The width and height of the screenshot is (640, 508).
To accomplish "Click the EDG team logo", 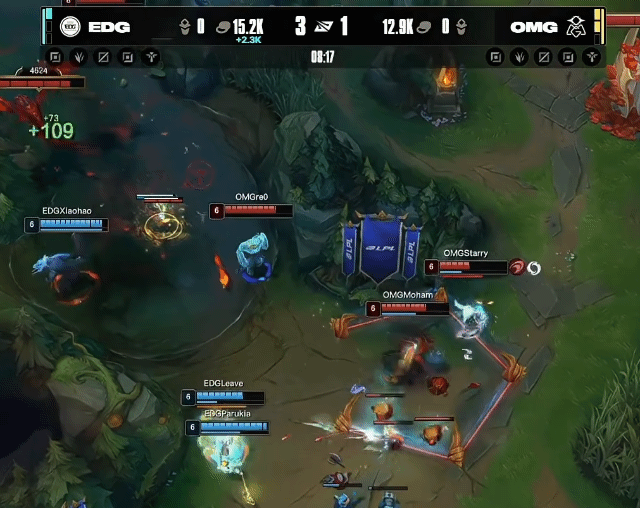I will click(69, 27).
